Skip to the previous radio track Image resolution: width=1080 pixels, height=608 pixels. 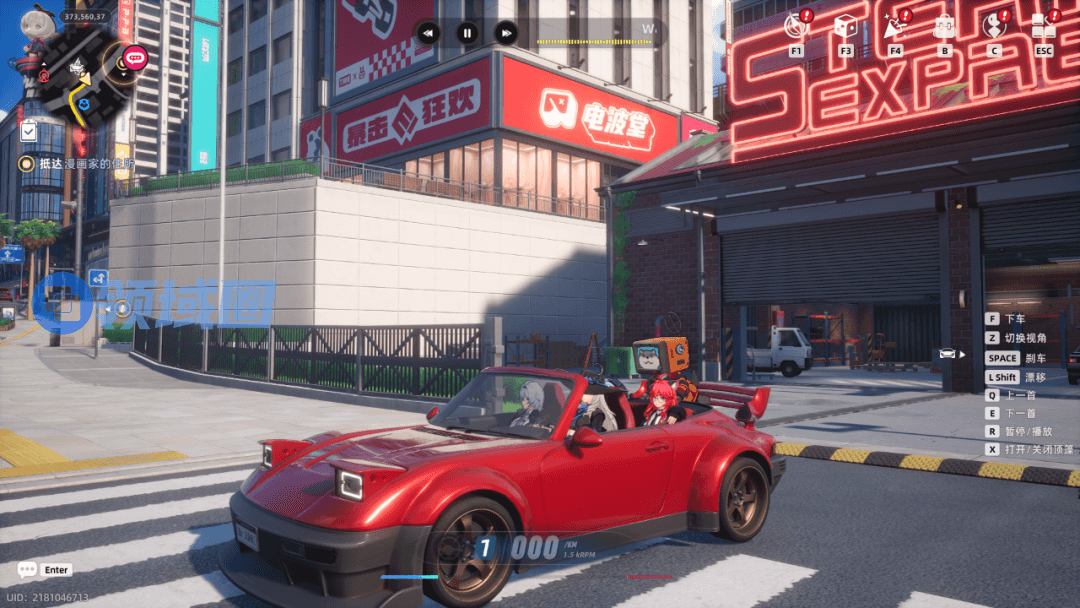[x=428, y=33]
